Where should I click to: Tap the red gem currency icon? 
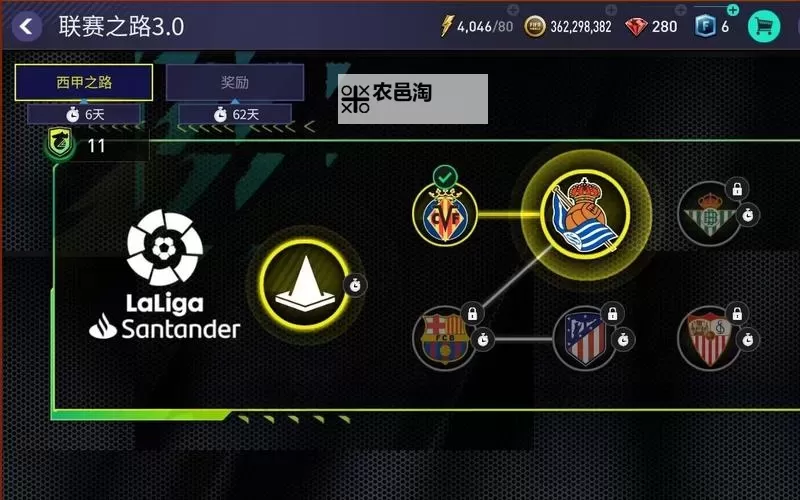click(x=636, y=27)
